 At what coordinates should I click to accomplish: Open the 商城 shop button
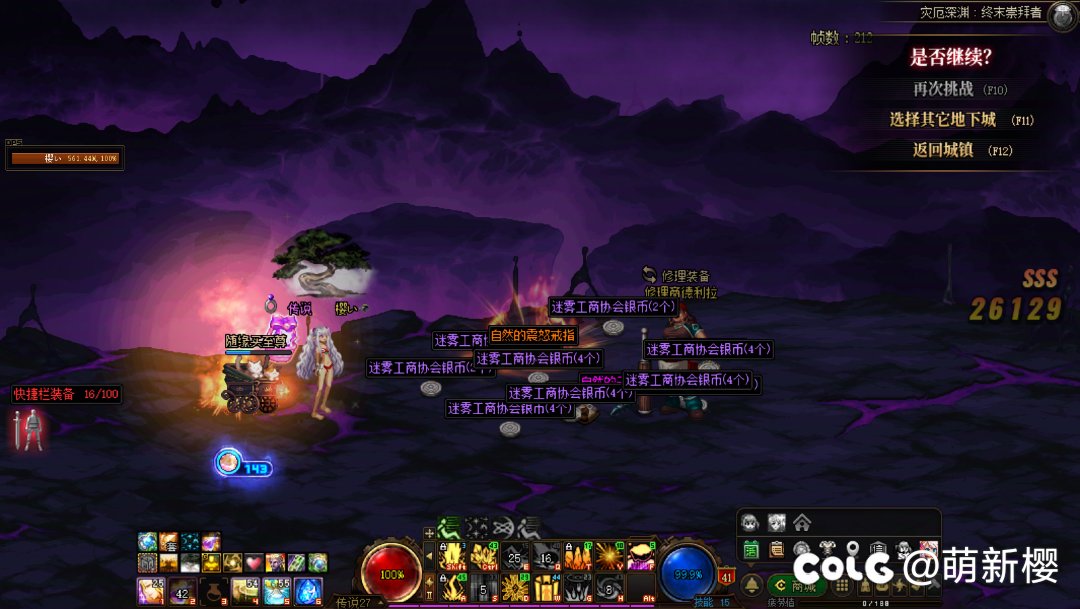[x=795, y=585]
